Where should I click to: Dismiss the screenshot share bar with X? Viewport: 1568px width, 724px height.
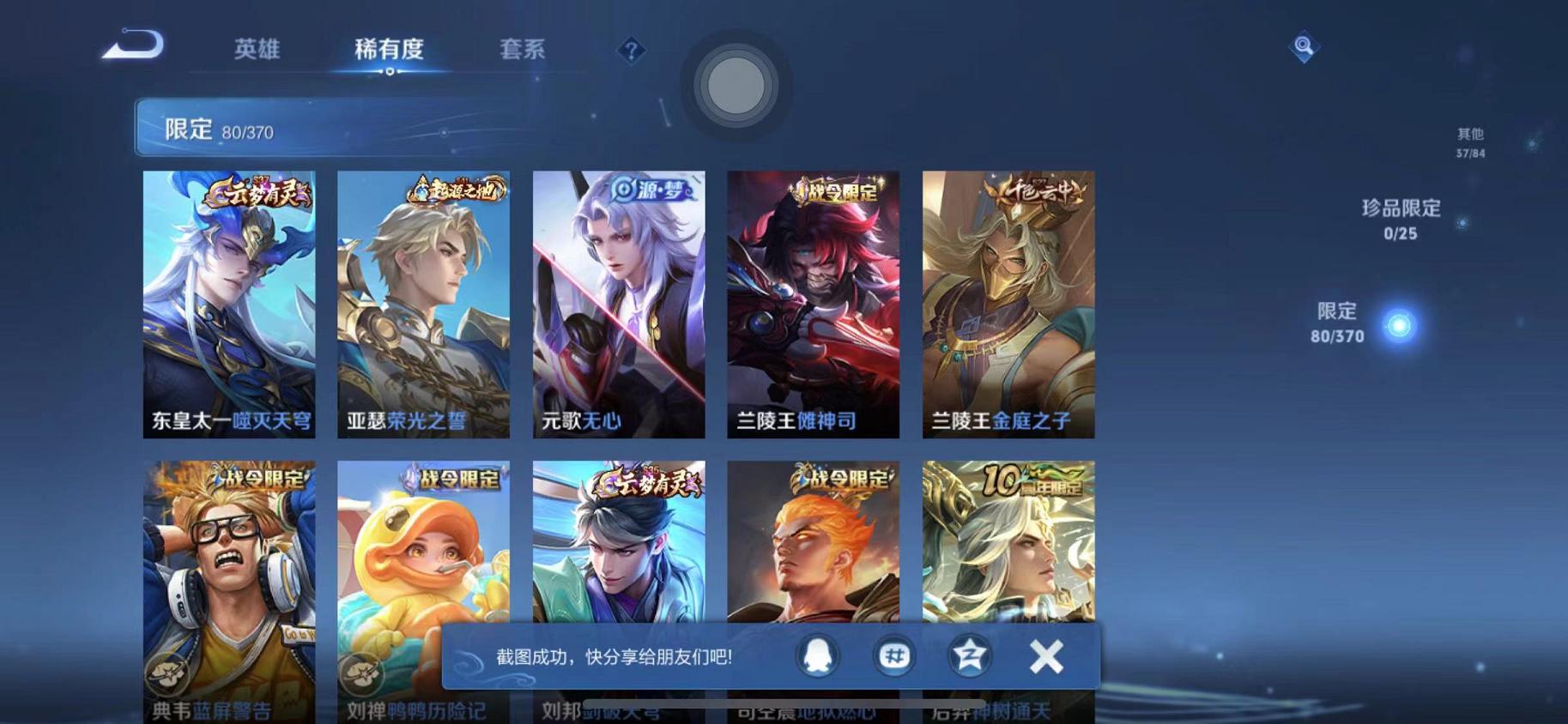1045,655
